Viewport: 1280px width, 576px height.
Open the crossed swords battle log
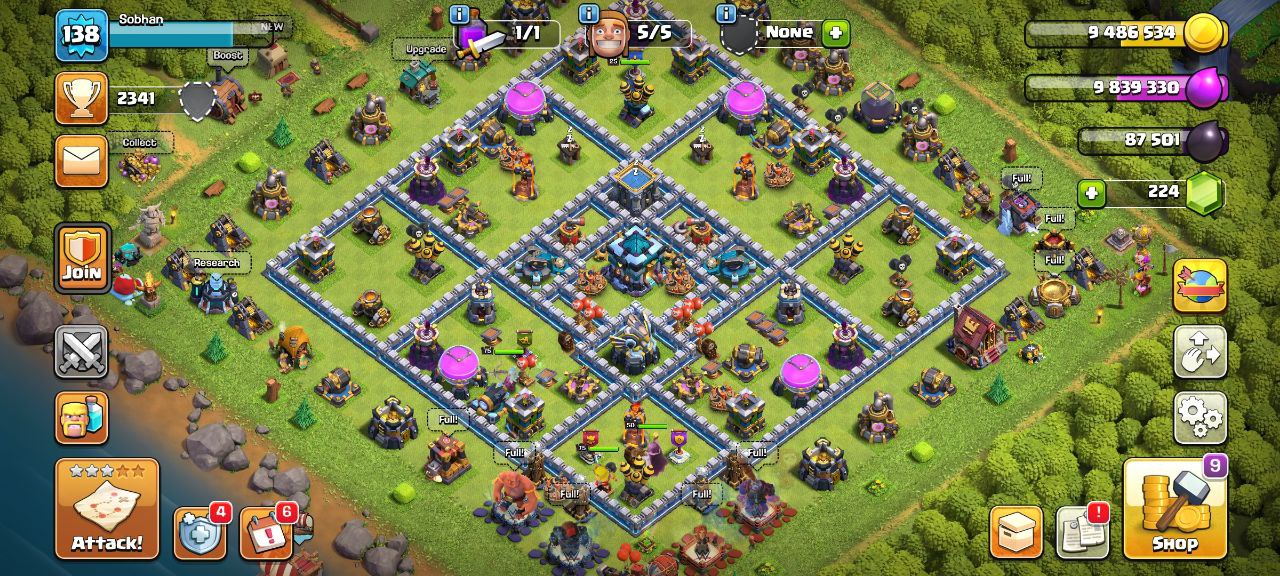81,352
